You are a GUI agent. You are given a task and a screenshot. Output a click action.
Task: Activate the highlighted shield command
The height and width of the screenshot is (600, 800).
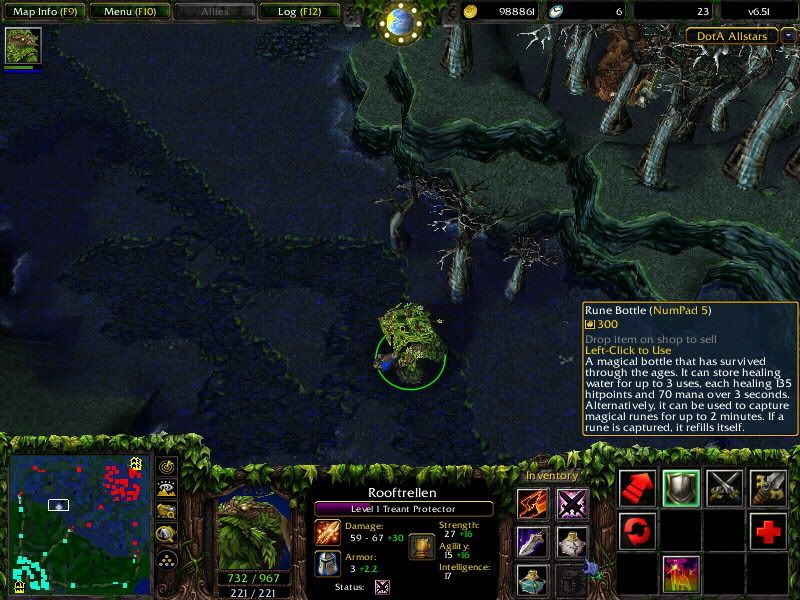pos(682,487)
